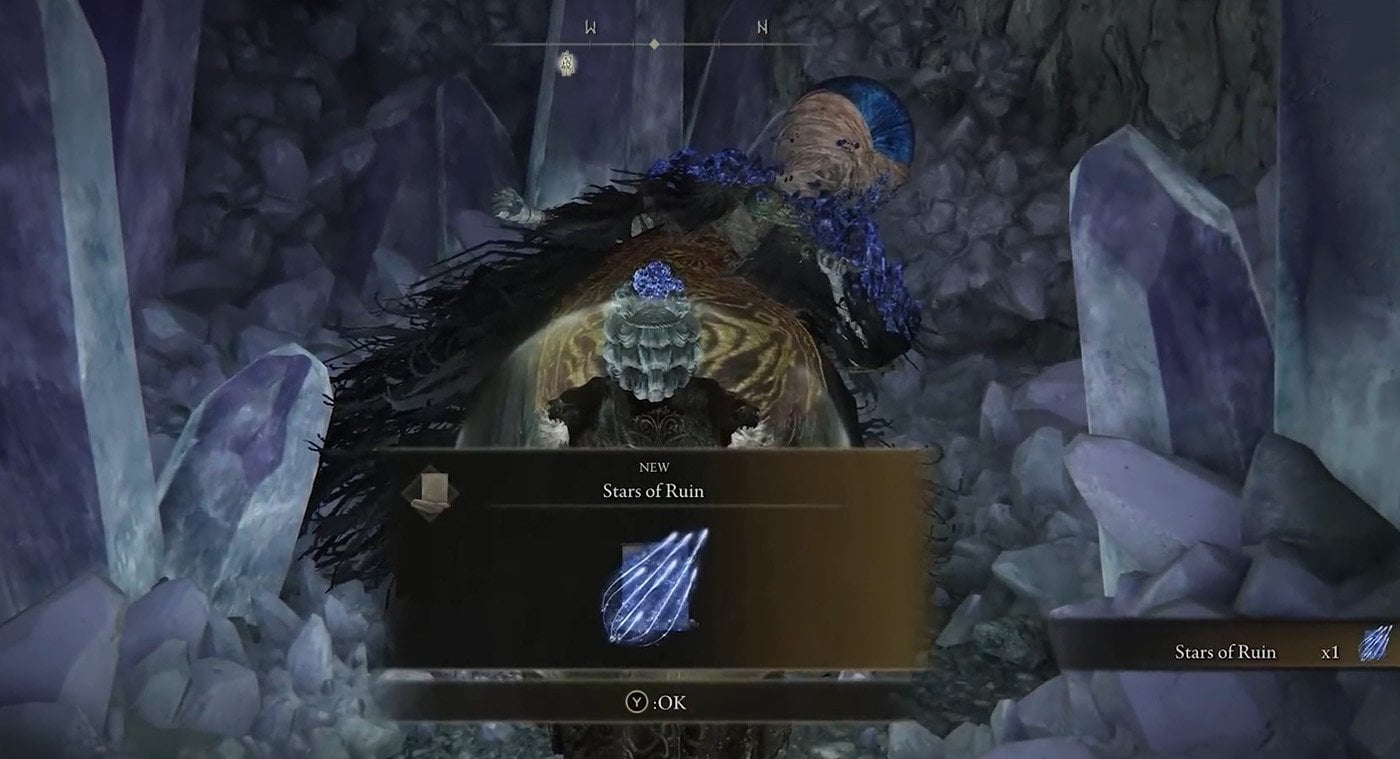This screenshot has width=1400, height=759.
Task: Click the Stars of Ruin pickup notification
Action: [1226, 651]
